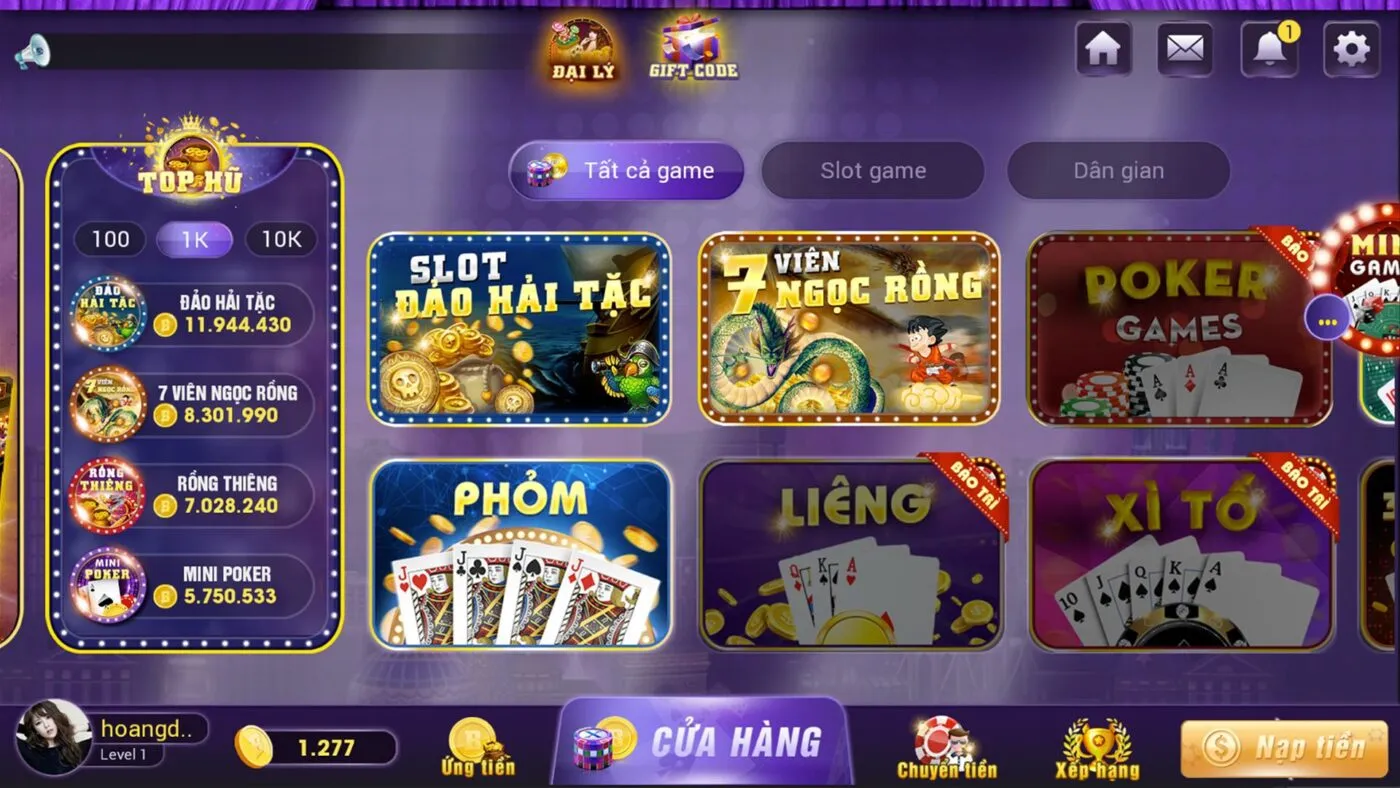The width and height of the screenshot is (1400, 788).
Task: Click the Nạp tiền deposit button
Action: tap(1283, 747)
